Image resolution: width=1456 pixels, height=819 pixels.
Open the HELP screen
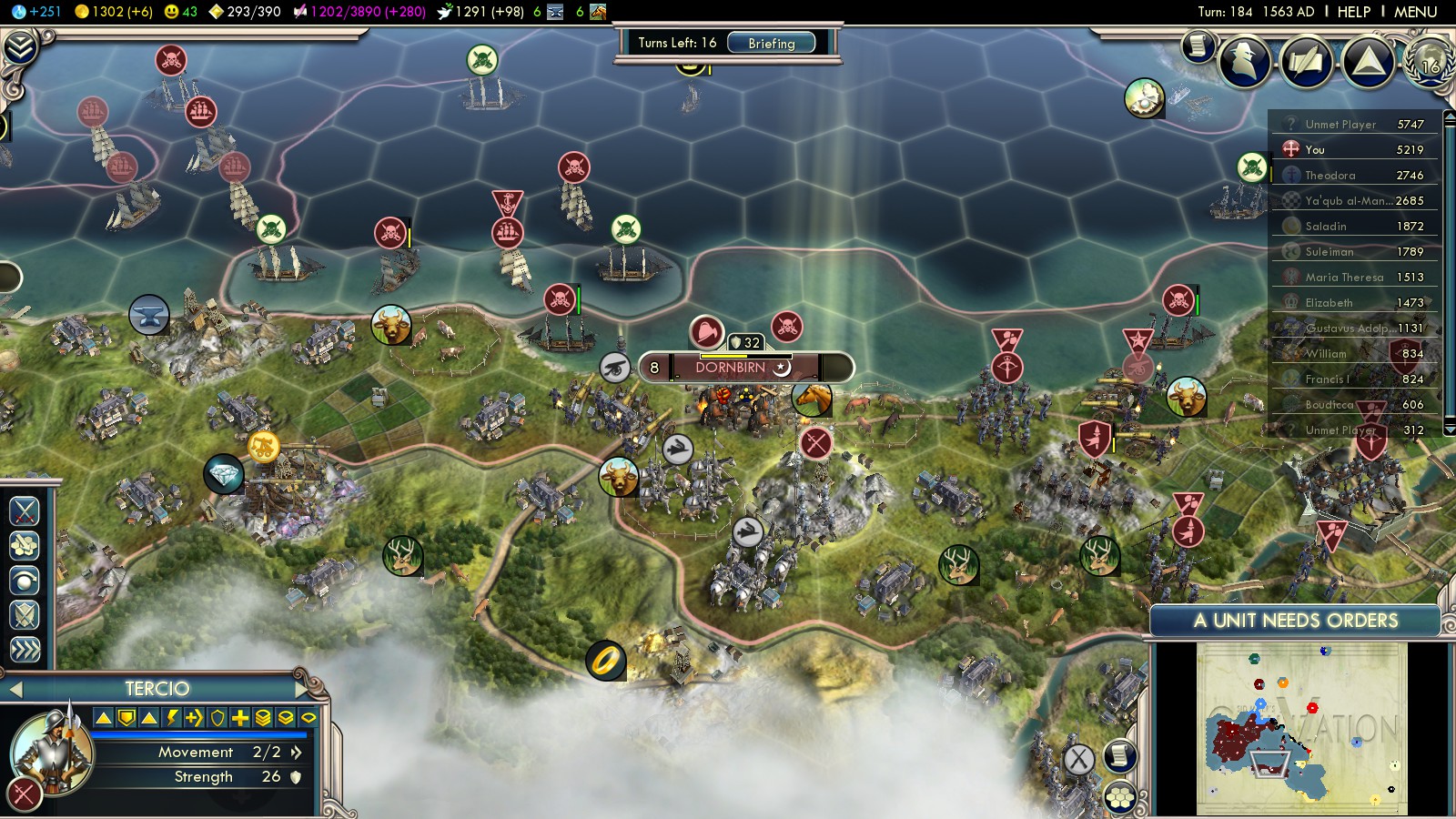[1353, 12]
